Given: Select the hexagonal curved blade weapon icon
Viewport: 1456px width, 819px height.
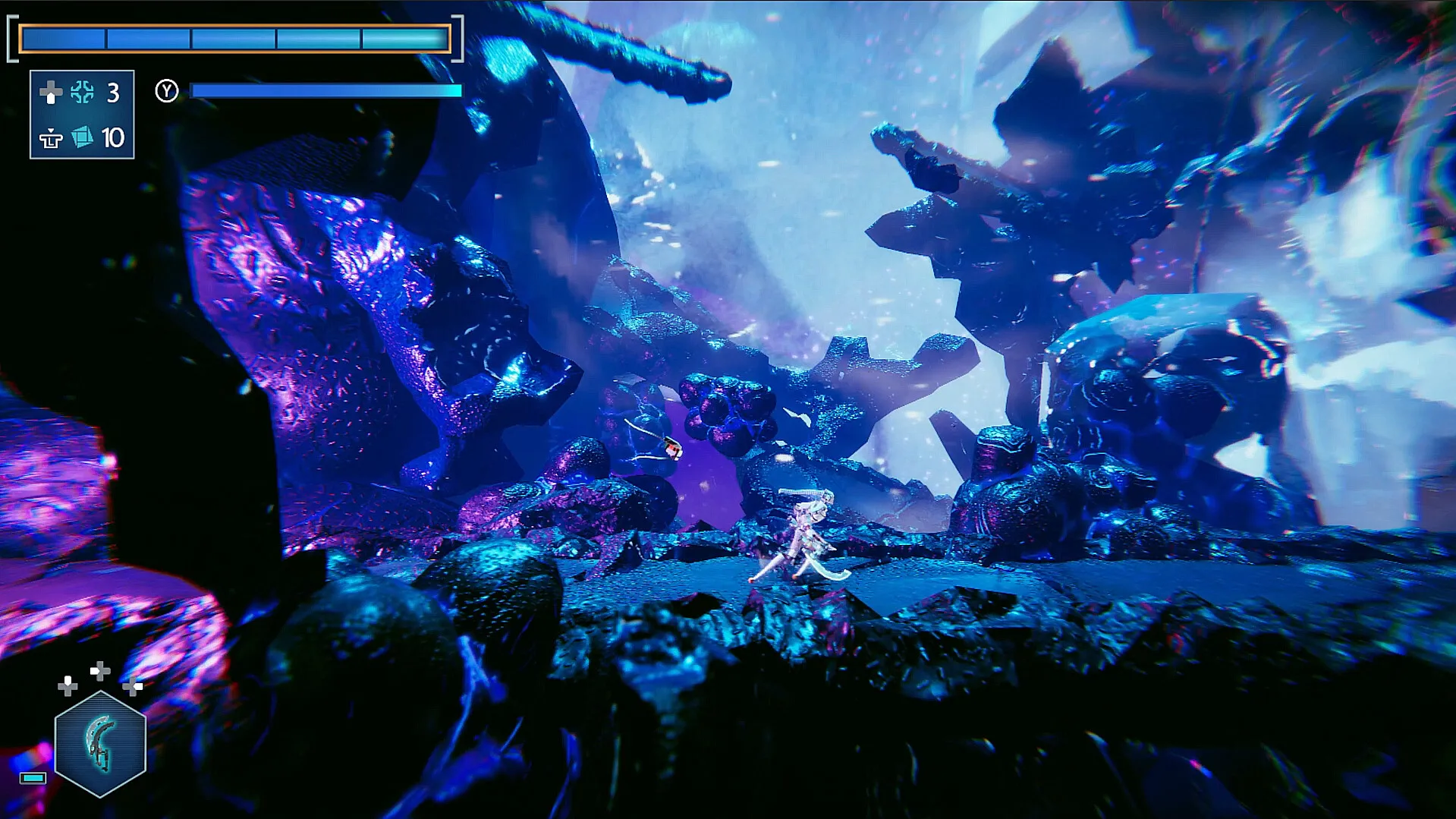Looking at the screenshot, I should [100, 744].
